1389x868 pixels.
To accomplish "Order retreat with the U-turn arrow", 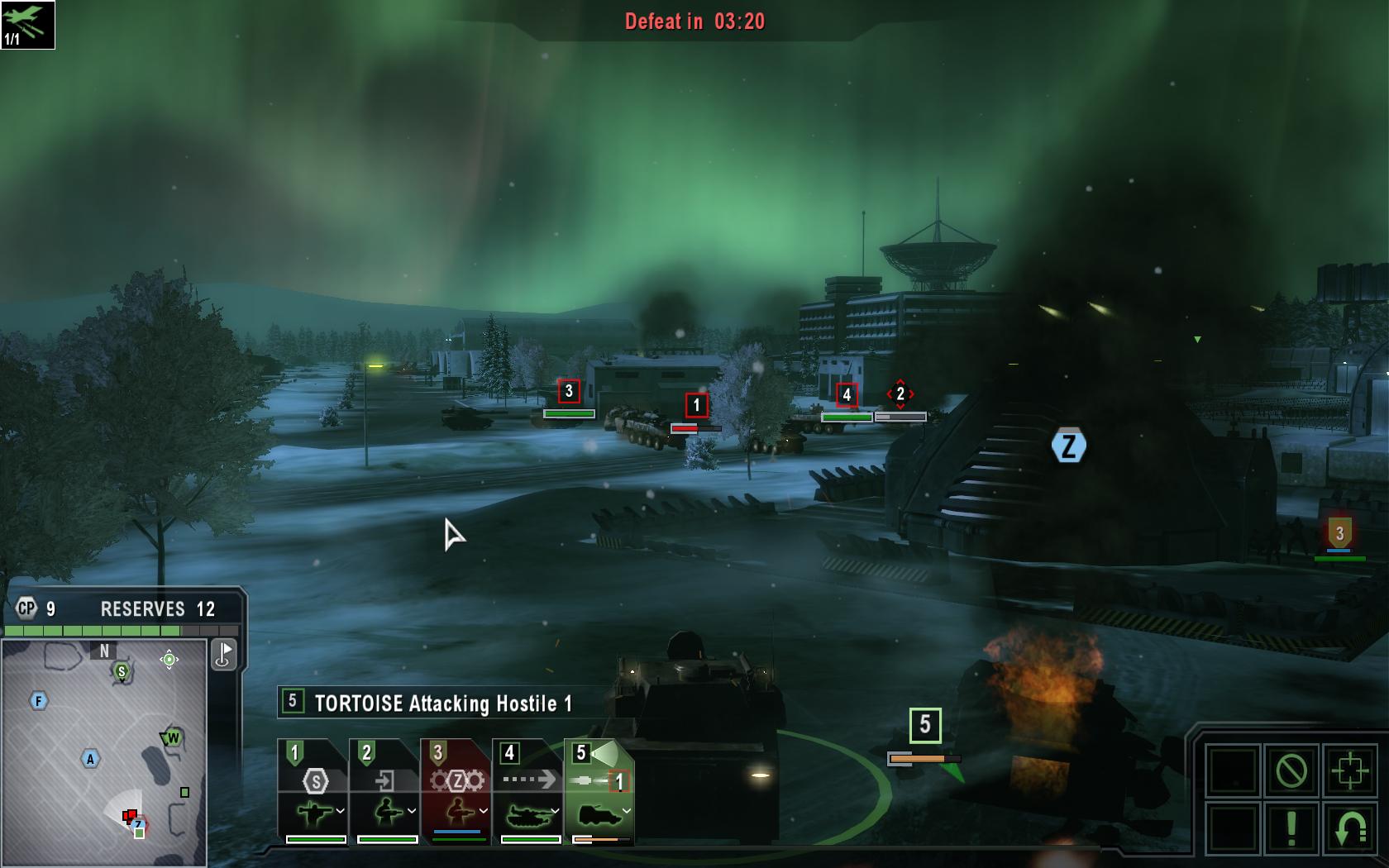I will [1349, 828].
